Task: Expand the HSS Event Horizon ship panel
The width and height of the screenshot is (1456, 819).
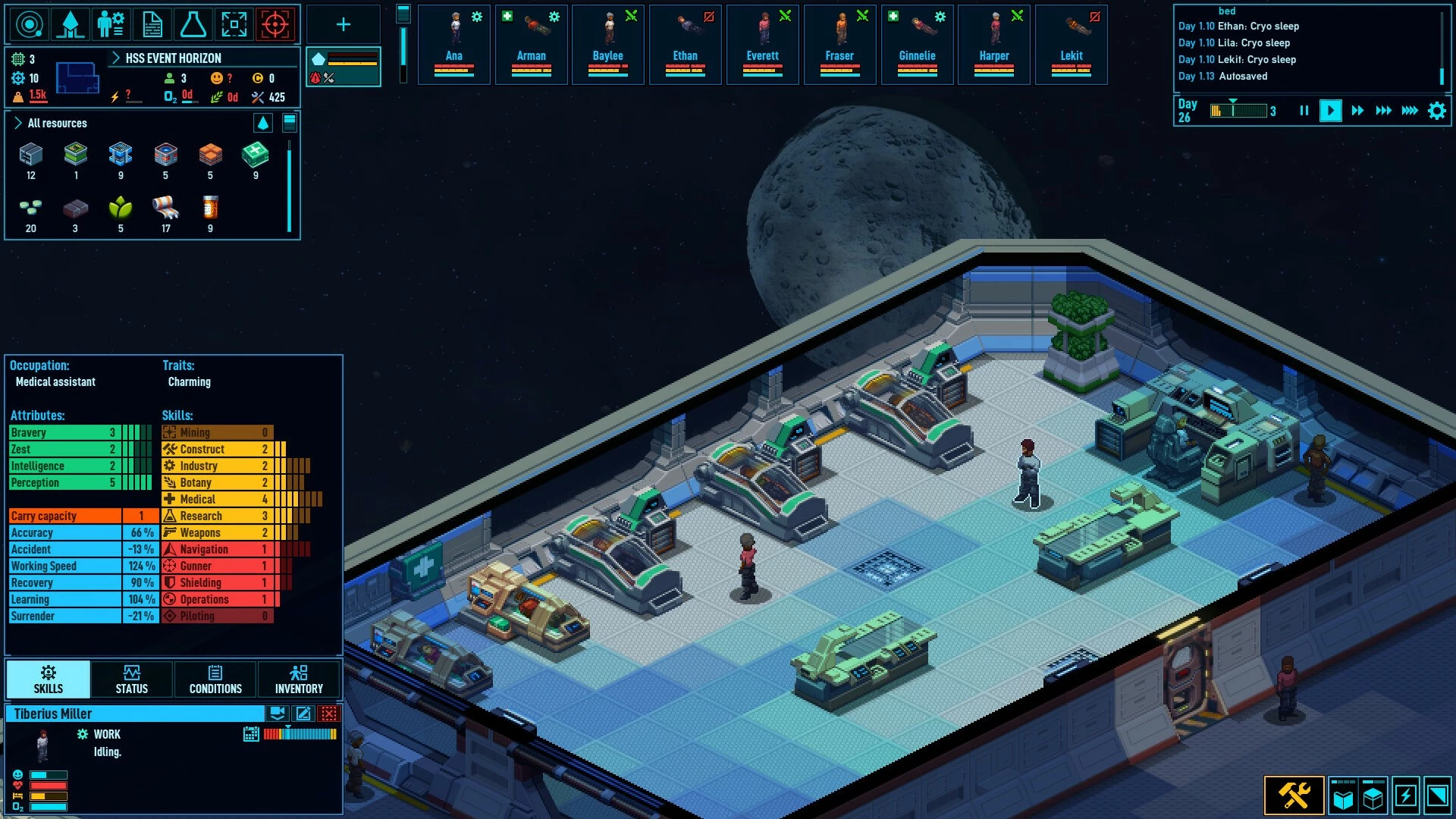Action: point(116,58)
